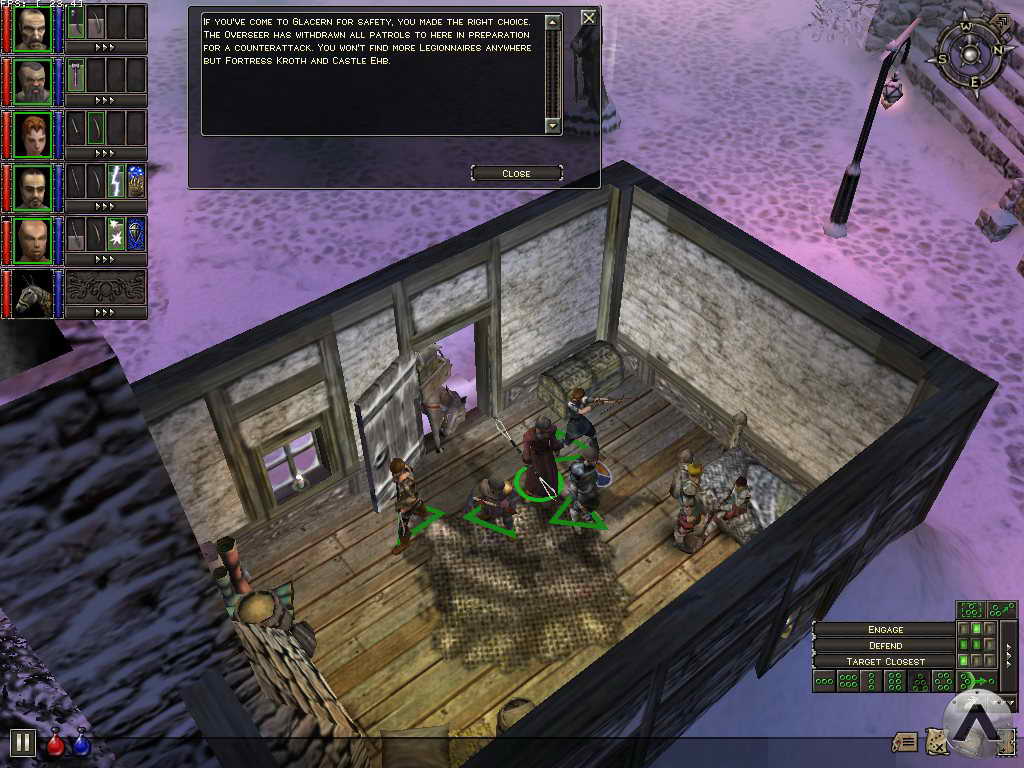
Task: Pause the game with the pause button
Action: [x=22, y=743]
